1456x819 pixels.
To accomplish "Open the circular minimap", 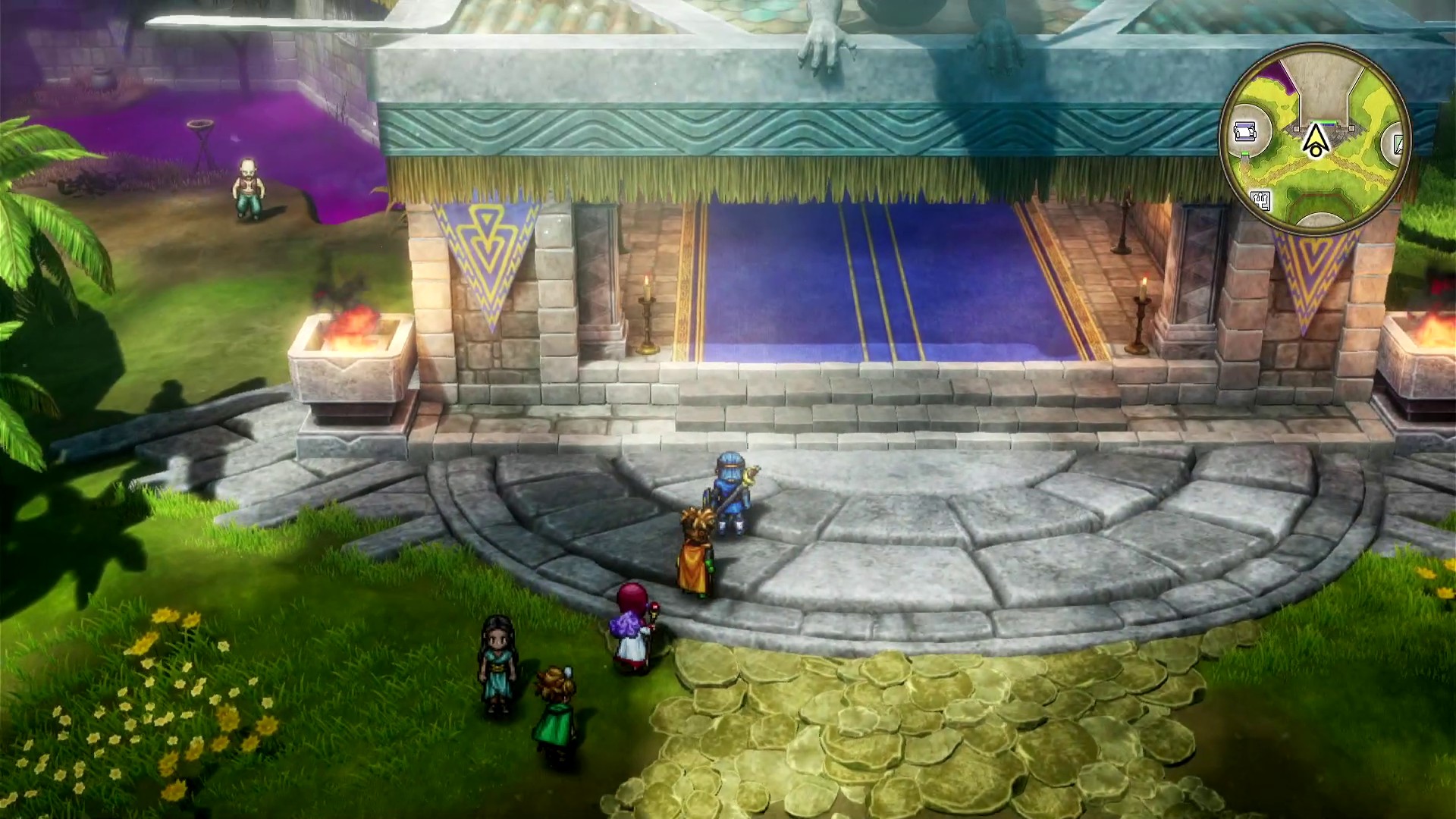I will tap(1315, 137).
